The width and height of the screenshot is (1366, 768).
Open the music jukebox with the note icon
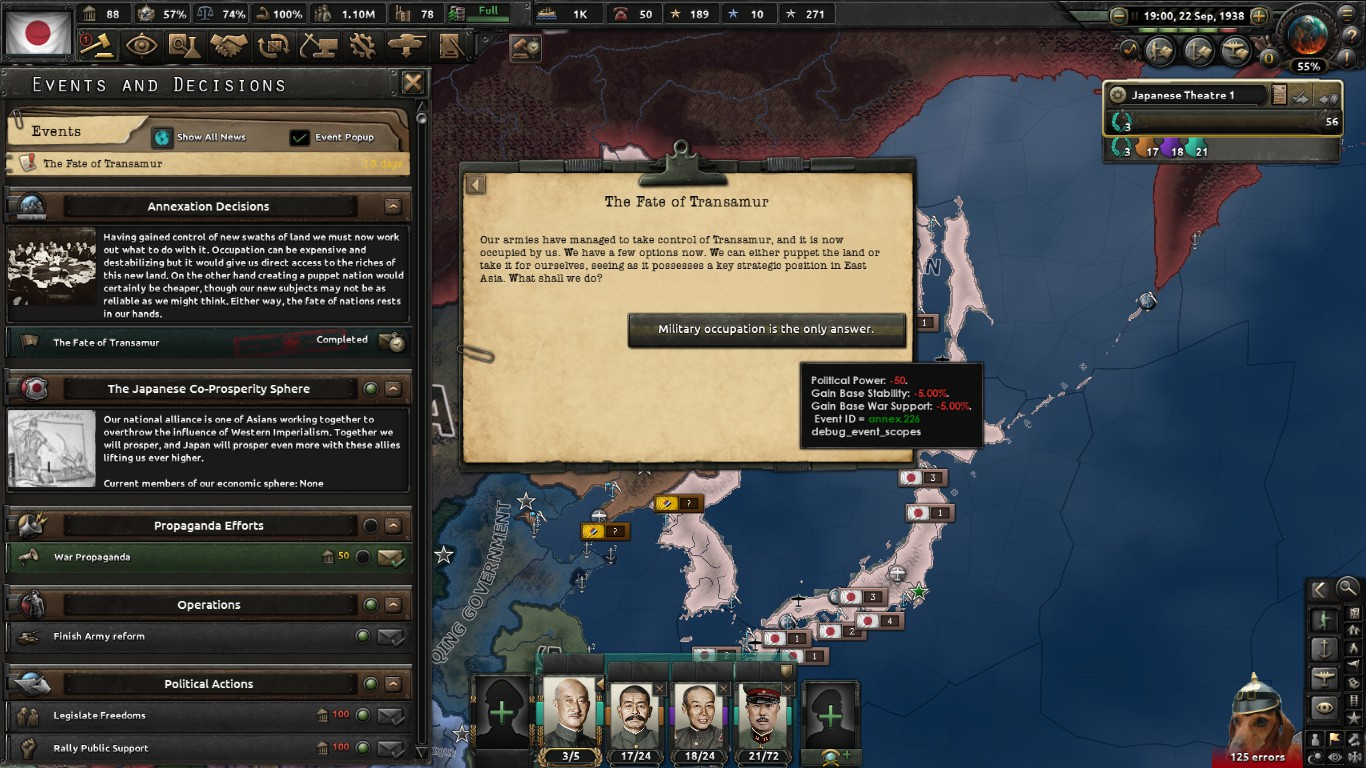(1129, 49)
